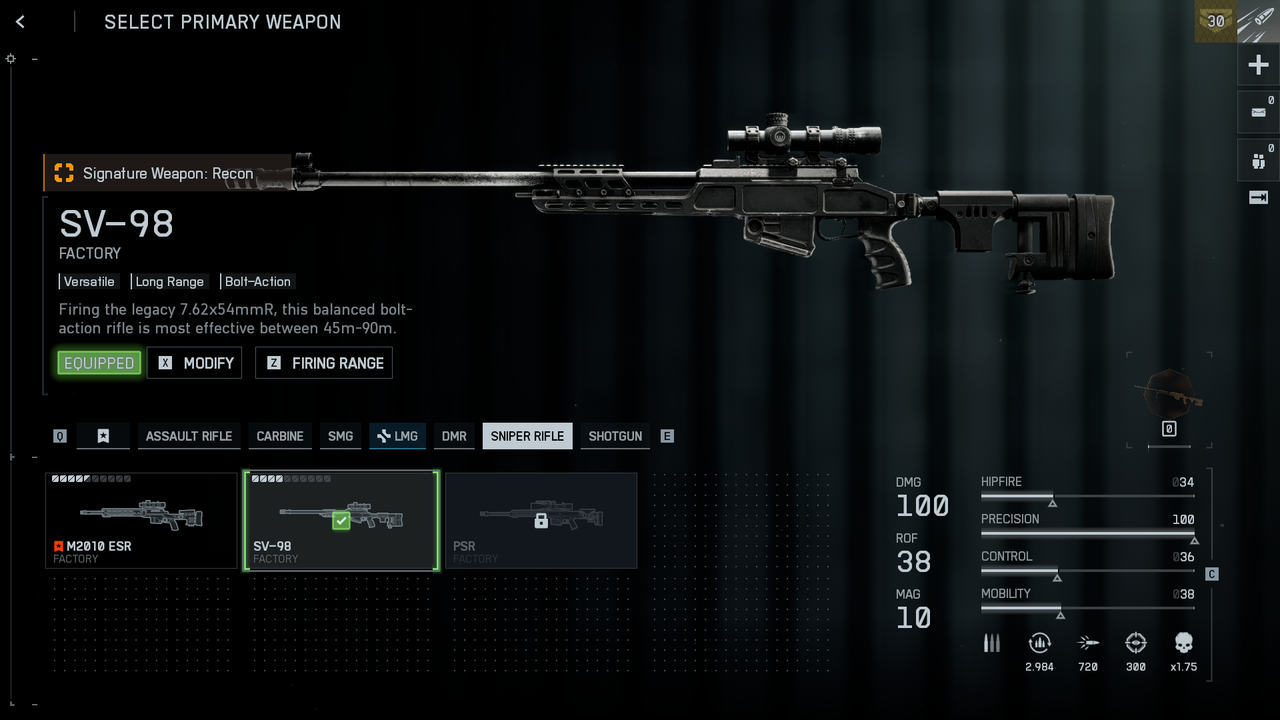Viewport: 1280px width, 720px height.
Task: Switch to the Carbine tab
Action: 280,436
